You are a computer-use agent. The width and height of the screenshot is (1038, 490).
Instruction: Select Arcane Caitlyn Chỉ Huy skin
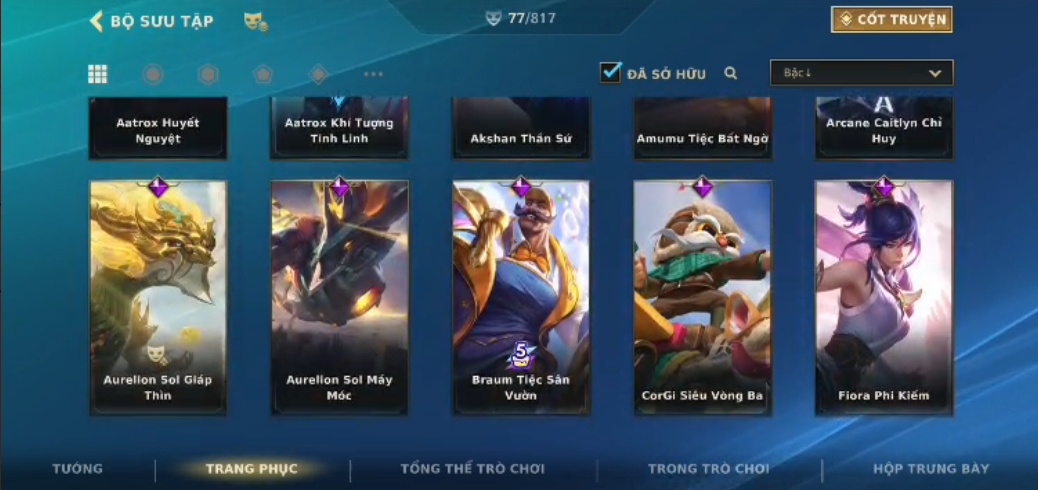tap(883, 129)
